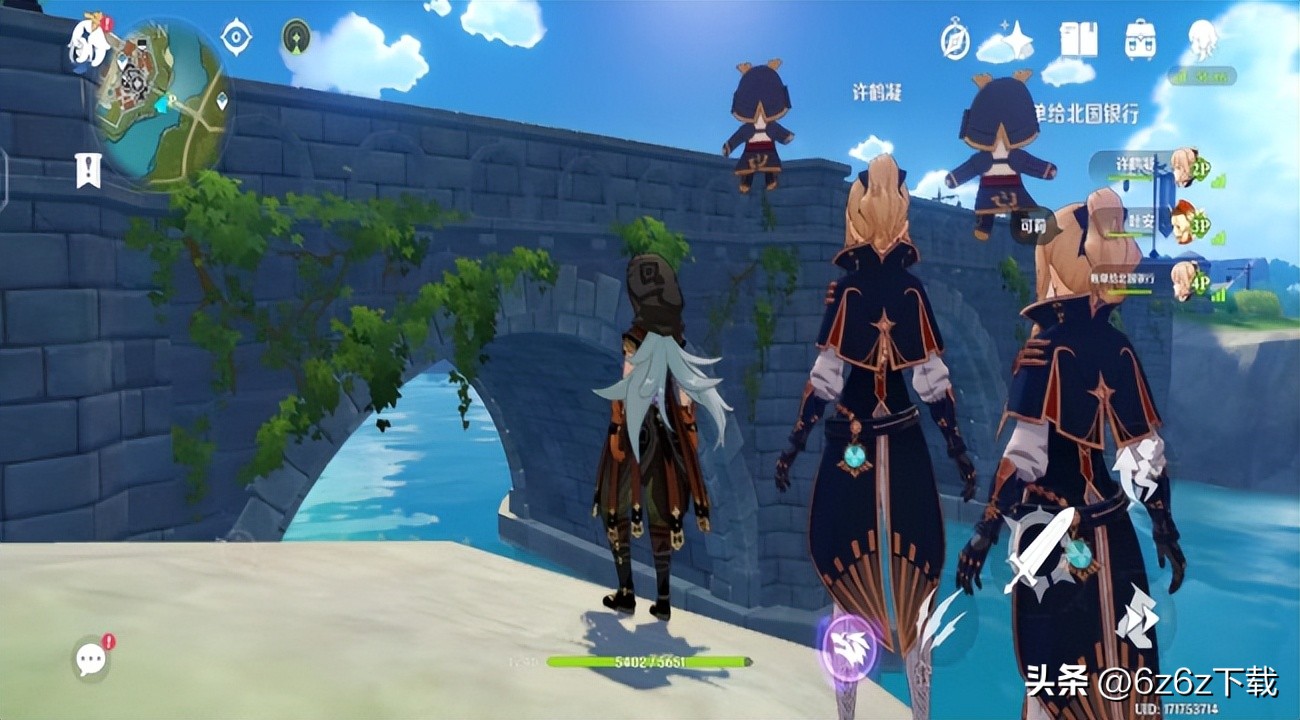Open the Adventurer Handbook book icon
Screen dimensions: 1300x720
coord(1079,41)
